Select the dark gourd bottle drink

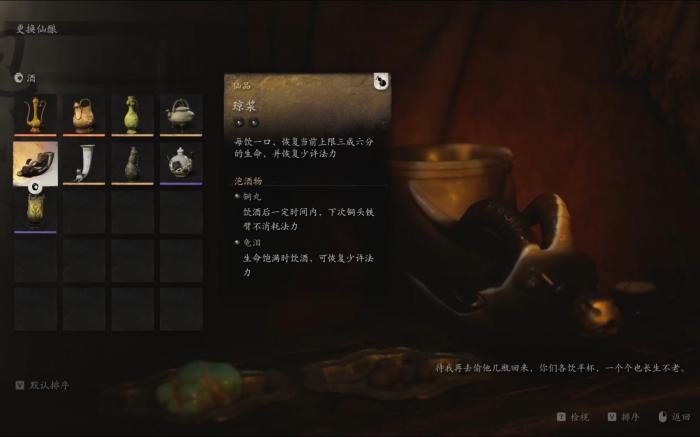coord(132,163)
